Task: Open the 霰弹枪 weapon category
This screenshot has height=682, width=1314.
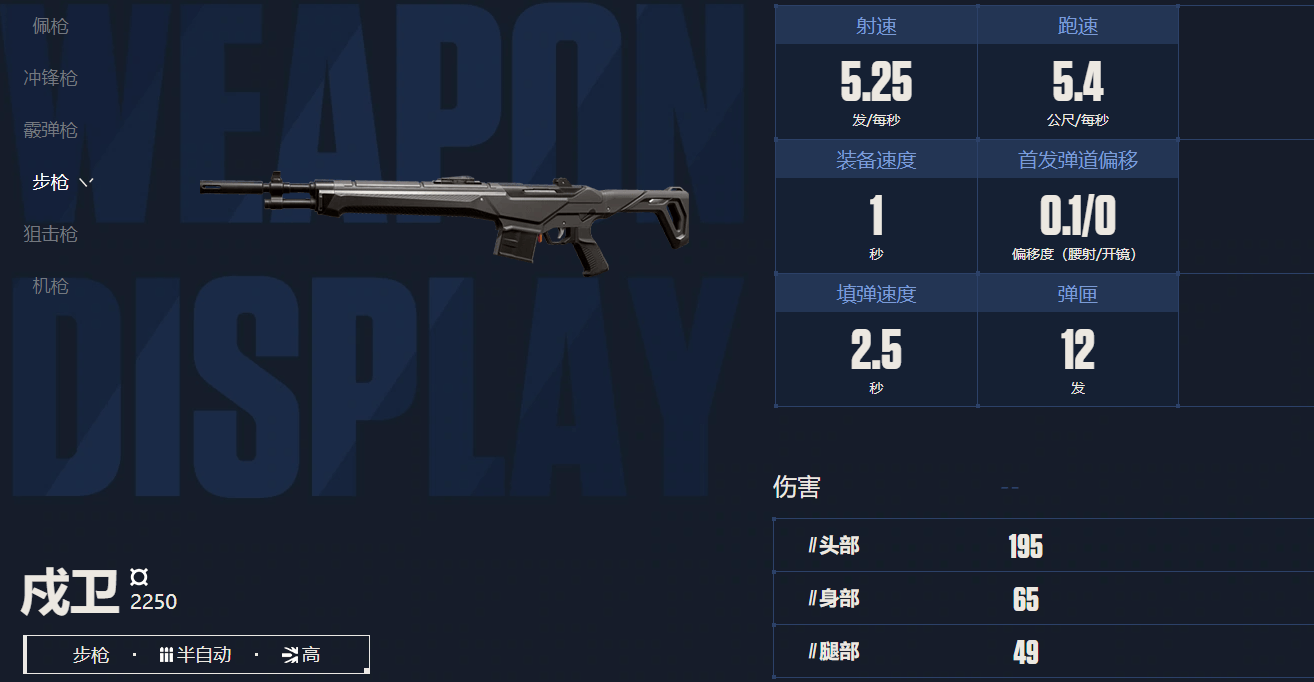Action: [x=50, y=130]
